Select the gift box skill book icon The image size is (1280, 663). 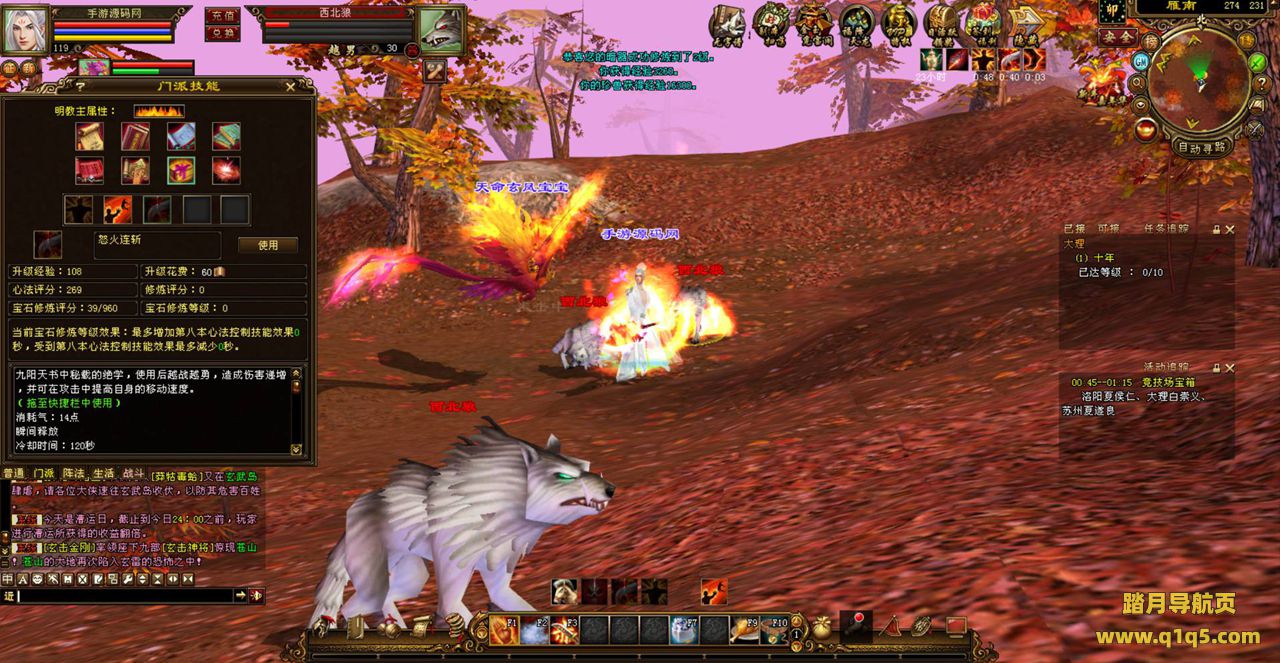click(181, 170)
